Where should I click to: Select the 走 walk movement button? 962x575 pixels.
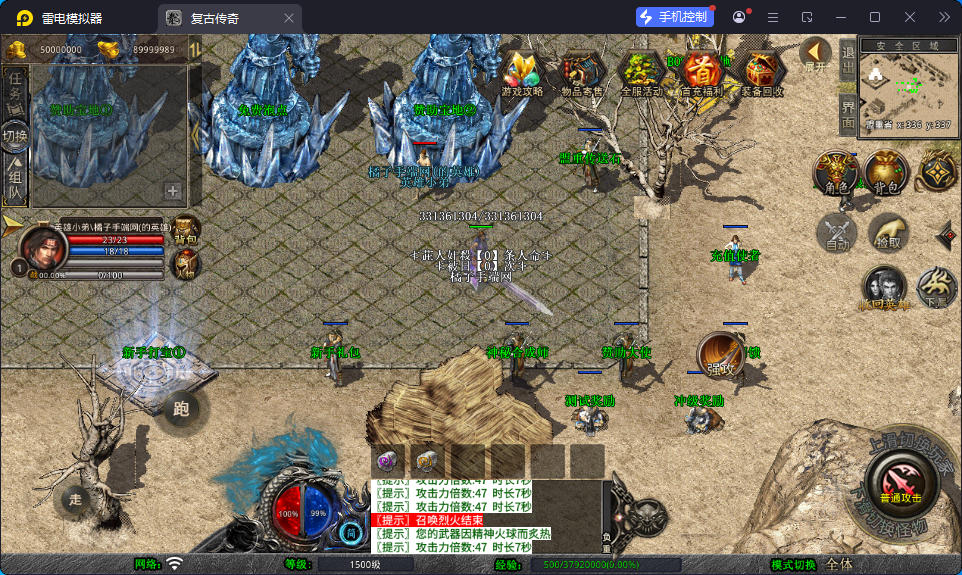pos(73,498)
